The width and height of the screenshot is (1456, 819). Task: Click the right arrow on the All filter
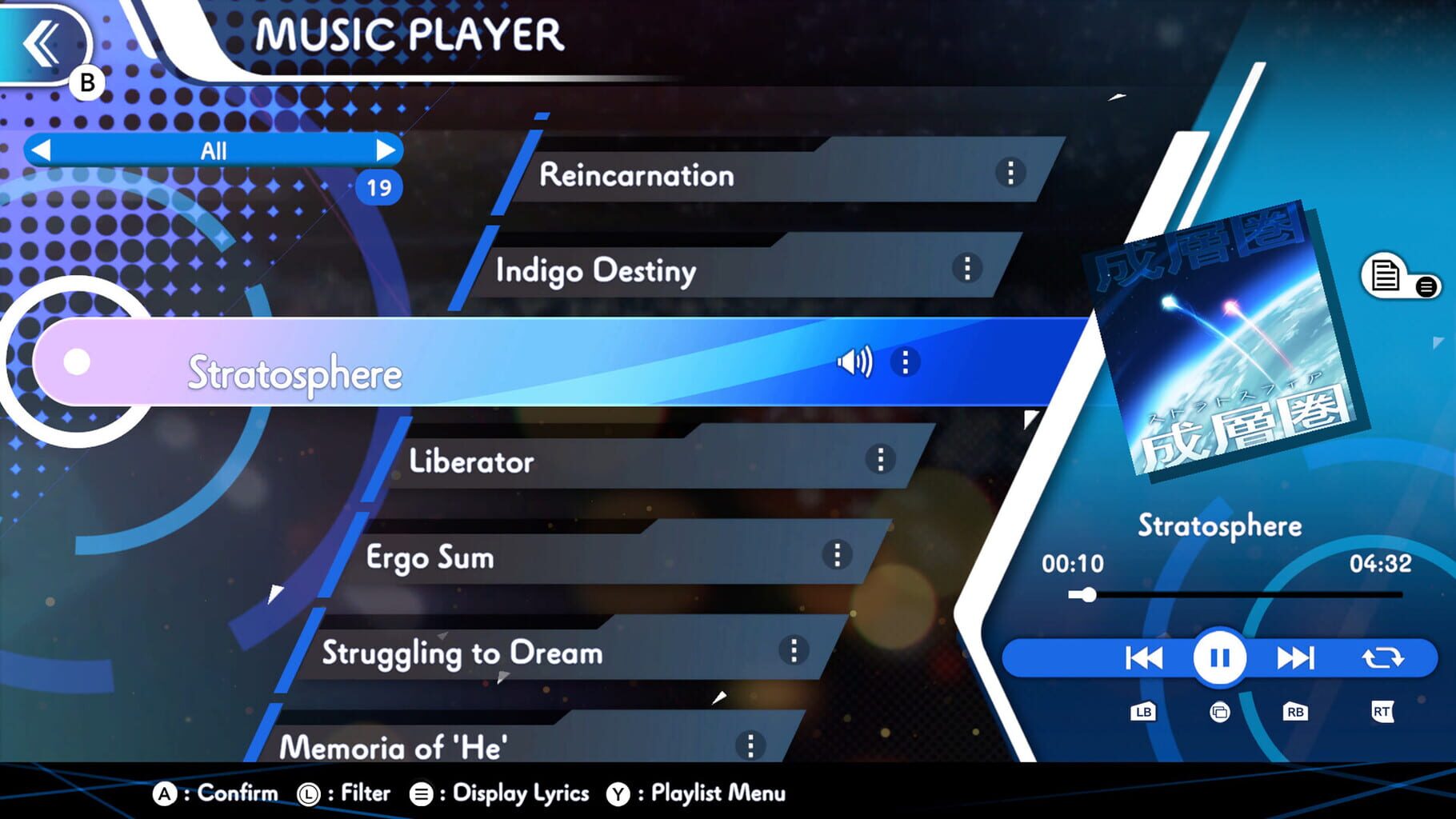(387, 150)
